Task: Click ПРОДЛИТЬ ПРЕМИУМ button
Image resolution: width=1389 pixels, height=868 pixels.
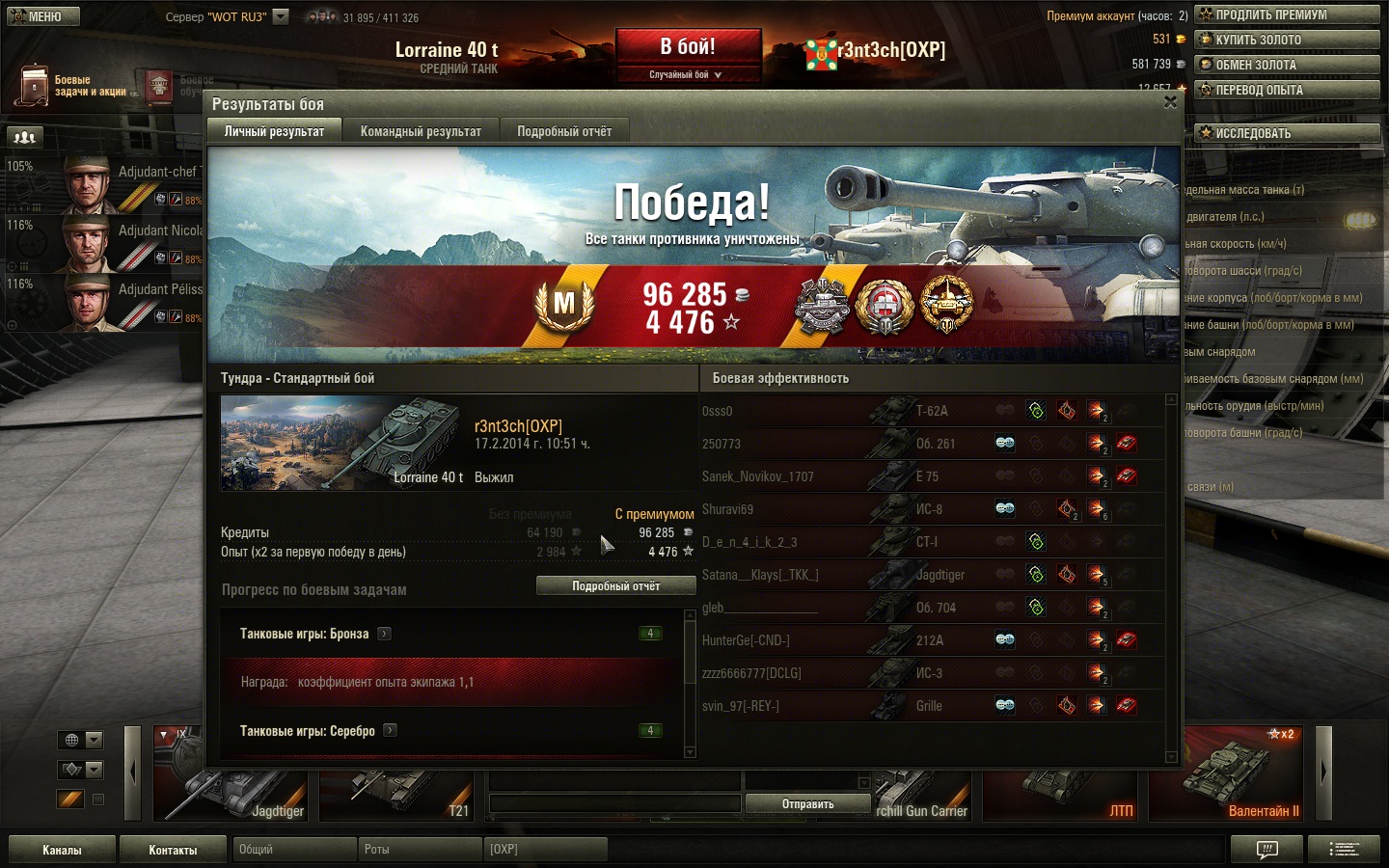Action: pos(1287,14)
